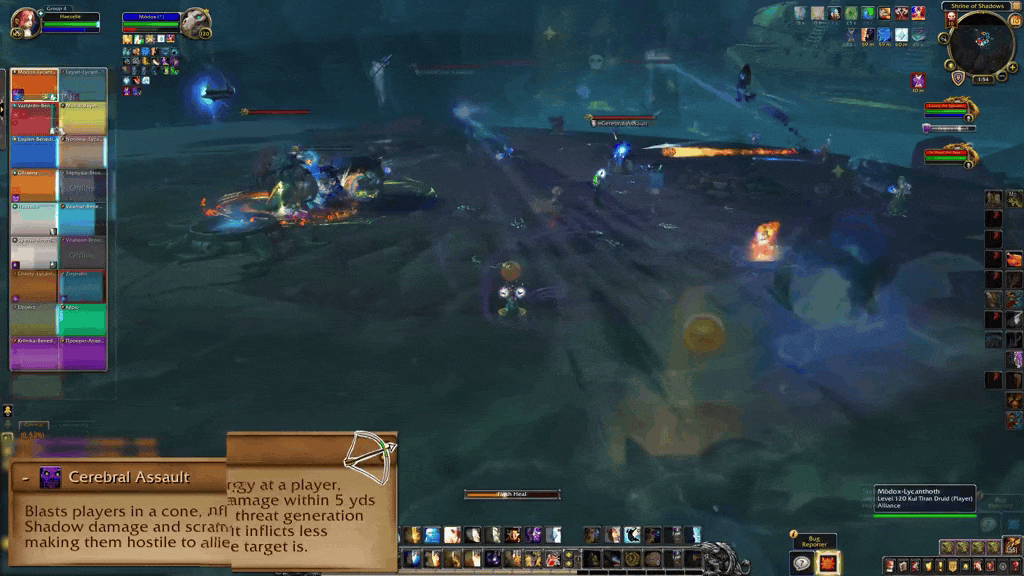Select the Cerebral Assault ability entry
1024x576 pixels.
128,477
